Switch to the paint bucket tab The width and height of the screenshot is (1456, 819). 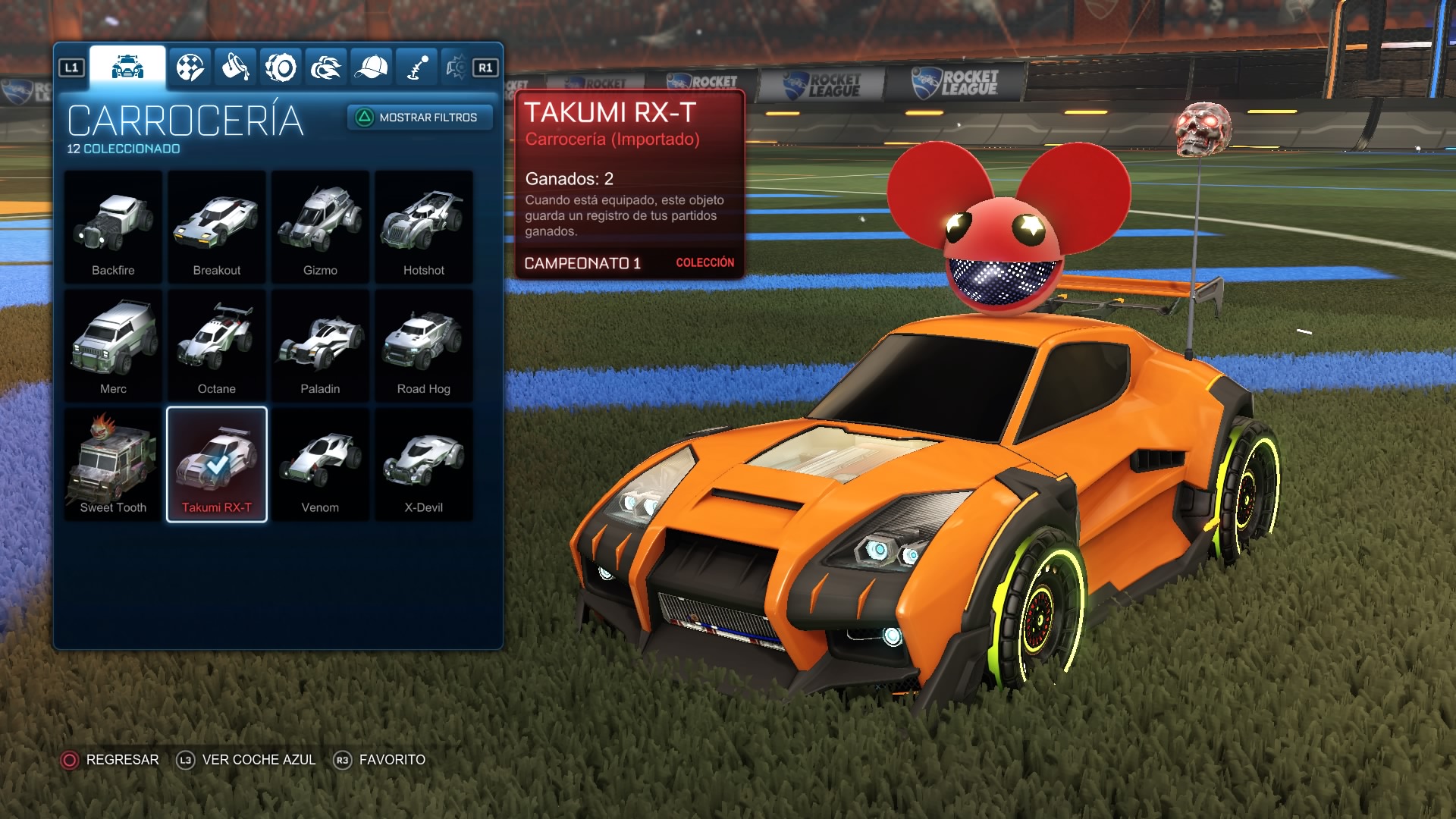[x=235, y=68]
